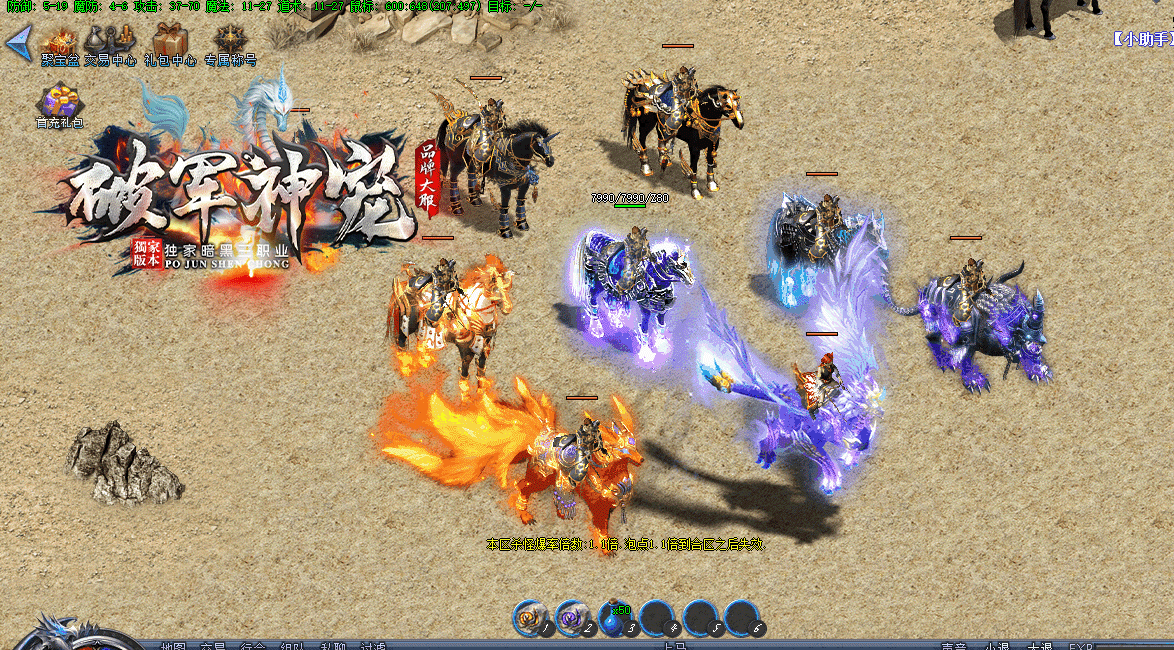Open the 聚宝盆 treasure chest icon
1174x650 pixels.
pyautogui.click(x=60, y=42)
